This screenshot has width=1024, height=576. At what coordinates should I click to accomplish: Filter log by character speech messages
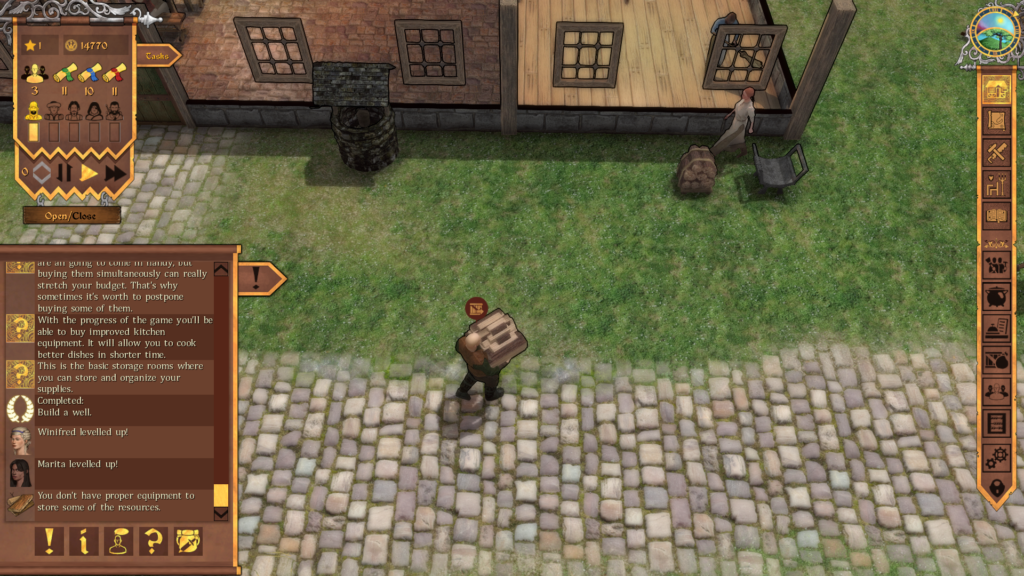pos(119,541)
